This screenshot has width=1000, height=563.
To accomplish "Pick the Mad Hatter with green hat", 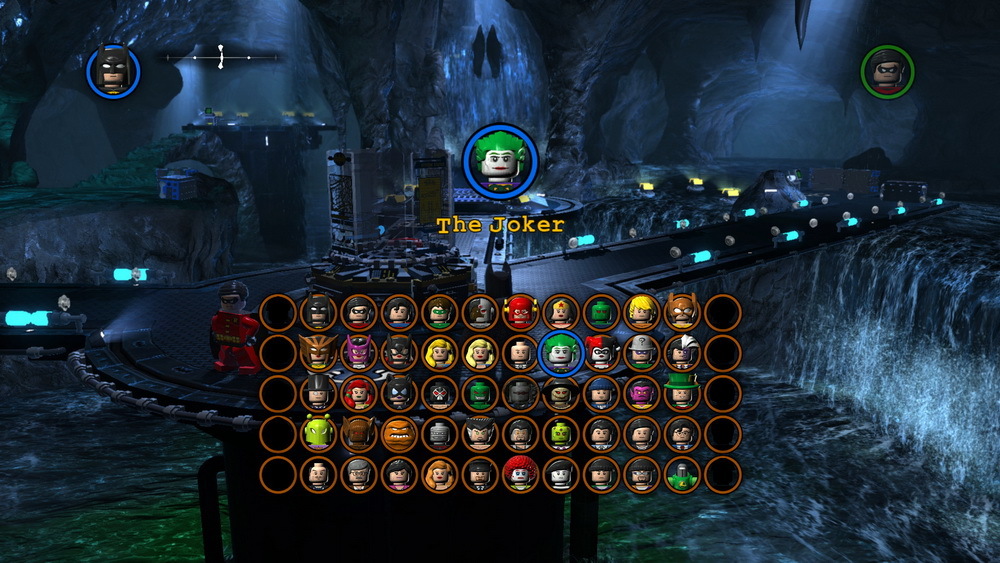I will [681, 393].
